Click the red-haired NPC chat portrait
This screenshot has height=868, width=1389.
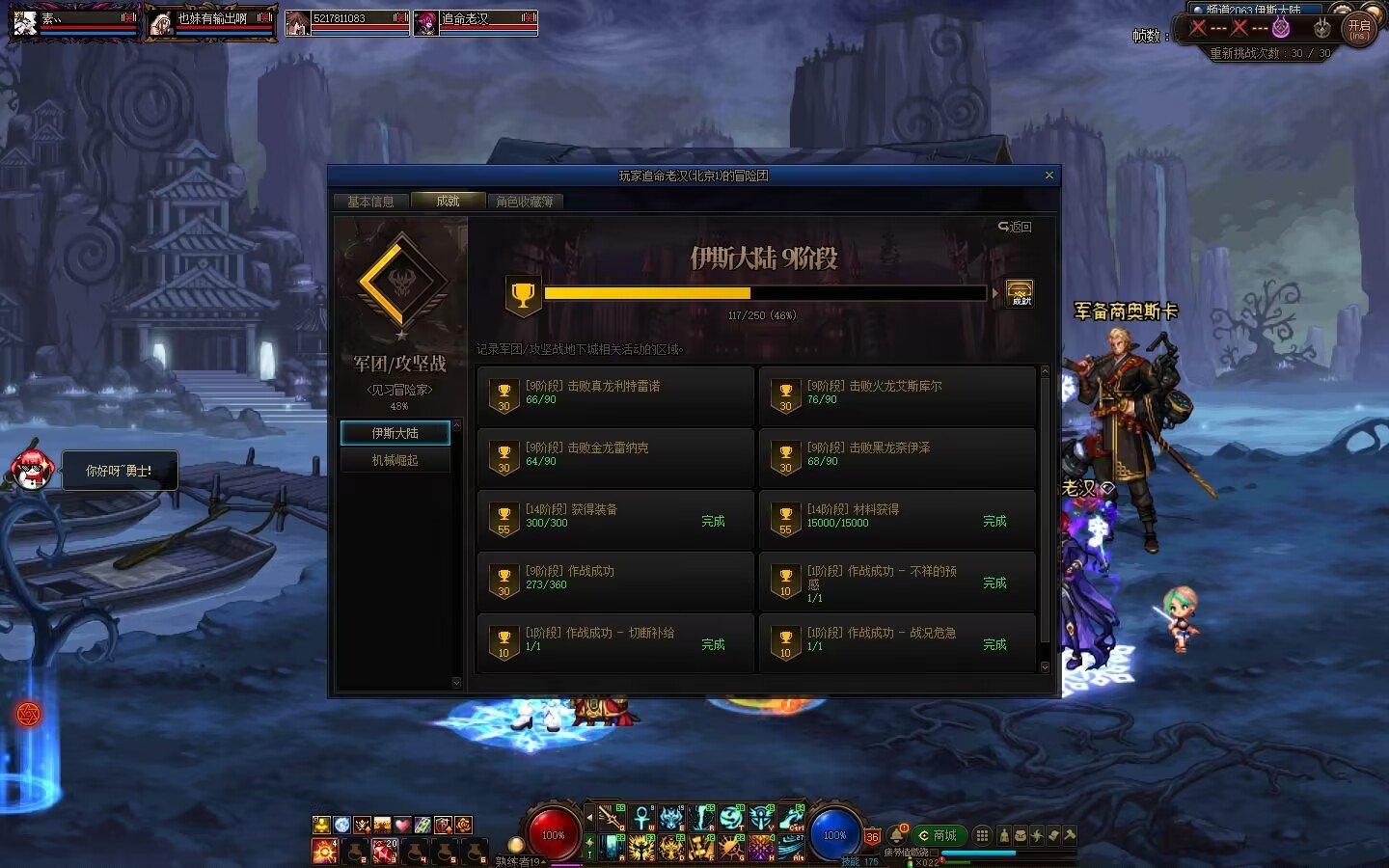coord(33,471)
